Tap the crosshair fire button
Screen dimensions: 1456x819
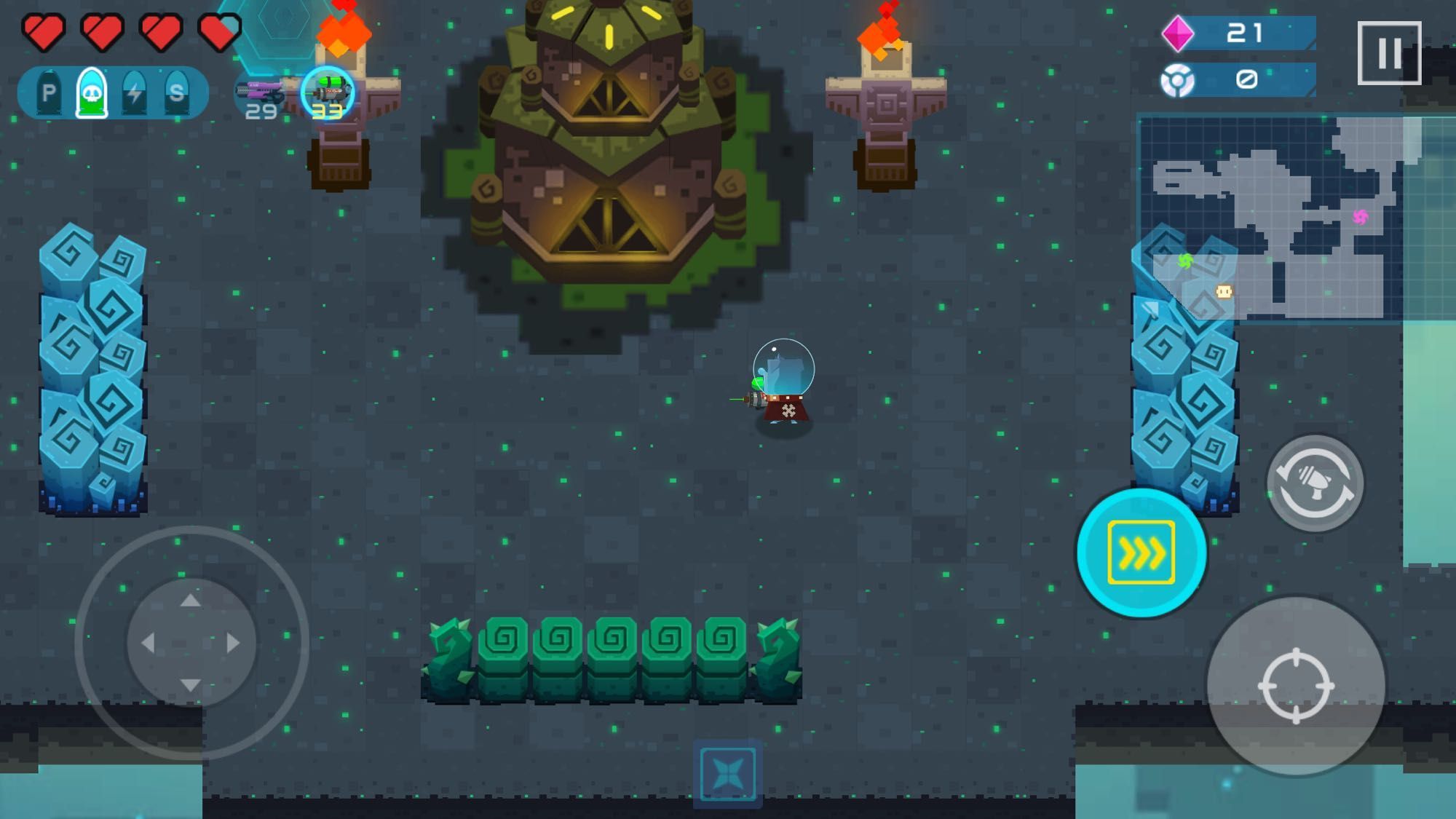1296,685
